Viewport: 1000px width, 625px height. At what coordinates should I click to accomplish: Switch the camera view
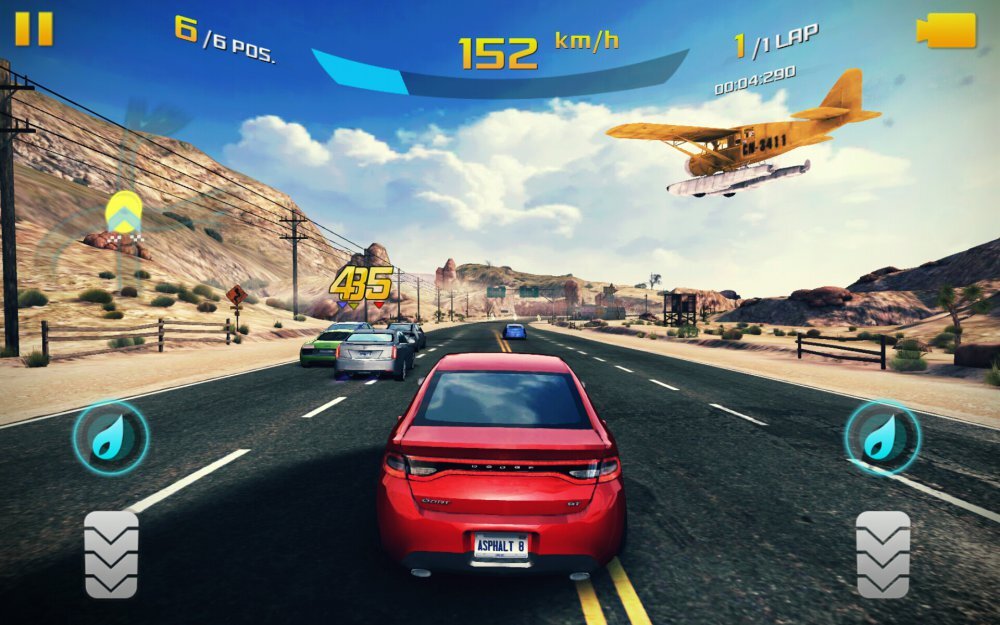click(x=946, y=30)
